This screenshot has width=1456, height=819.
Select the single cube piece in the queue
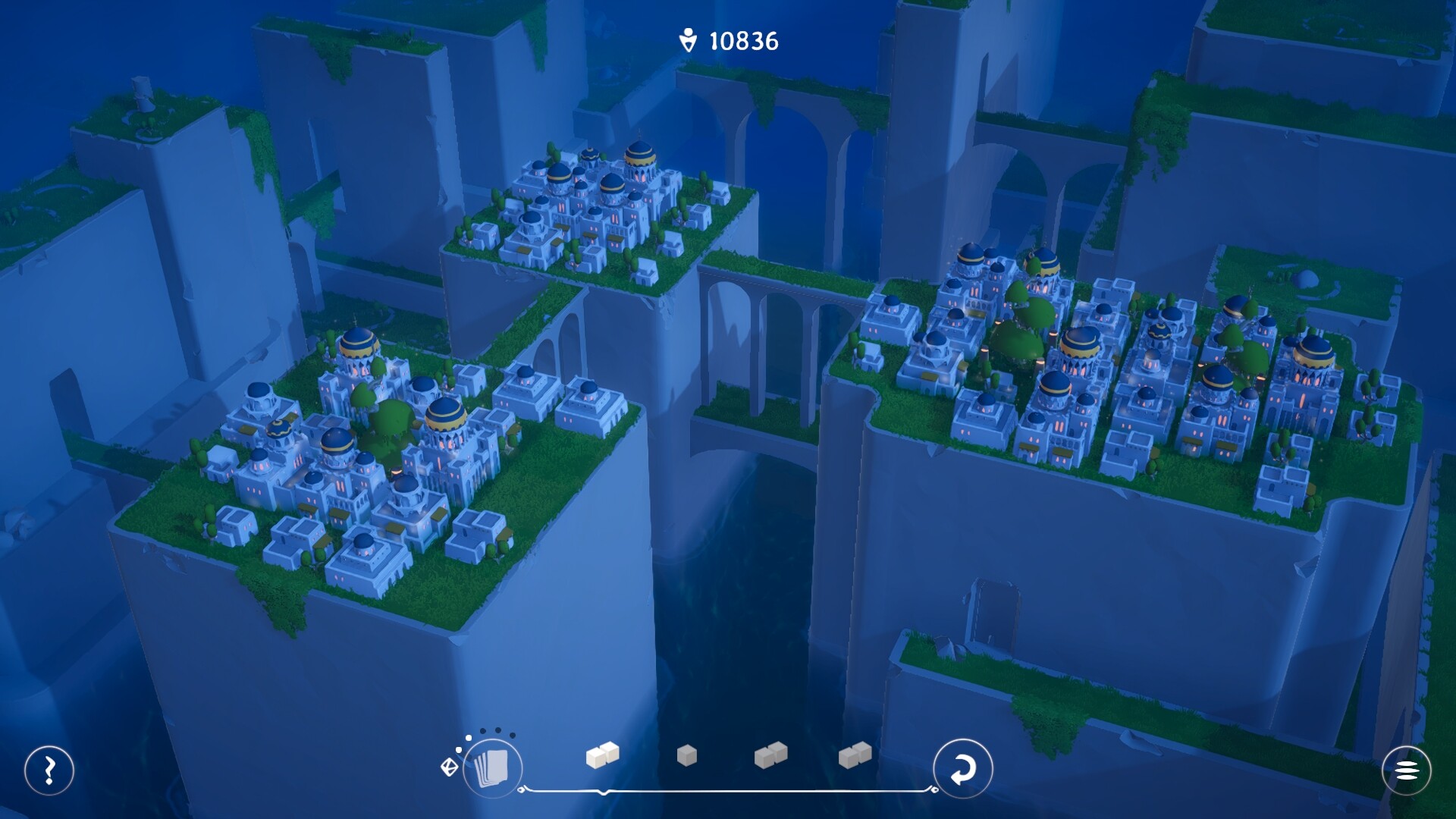point(687,755)
